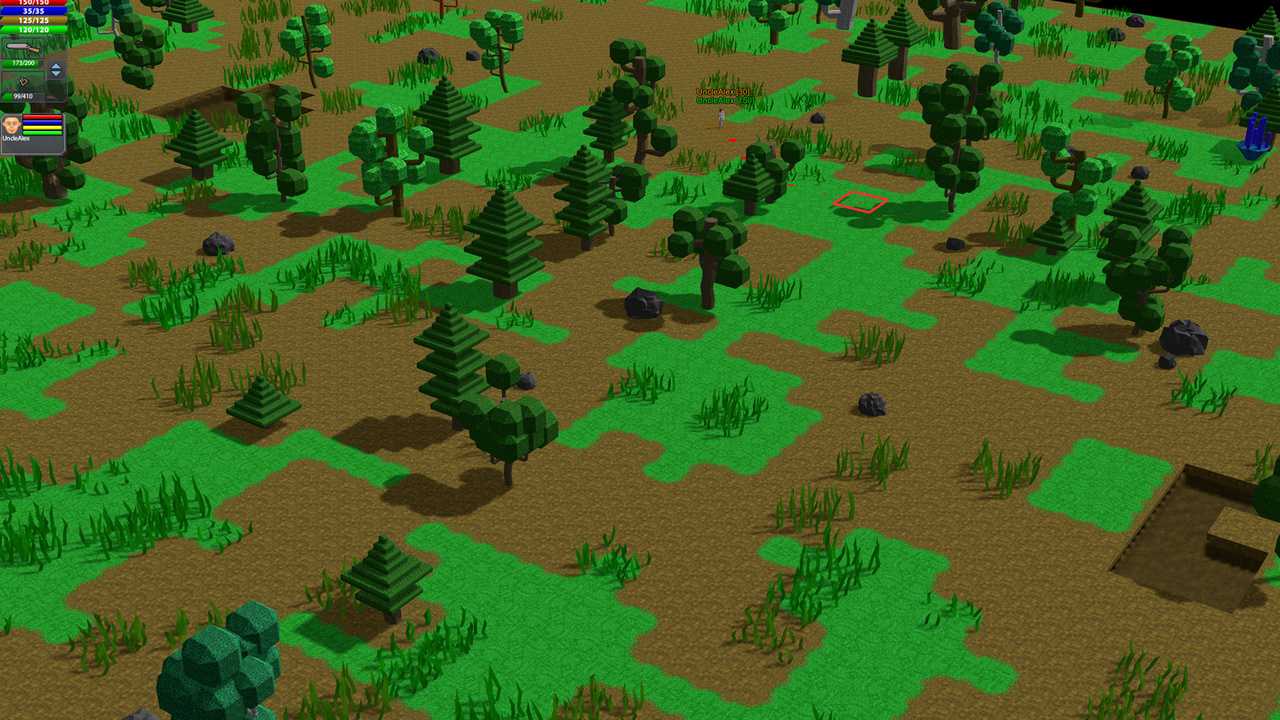
Task: Select the equipped sword weapon slot
Action: (x=24, y=47)
